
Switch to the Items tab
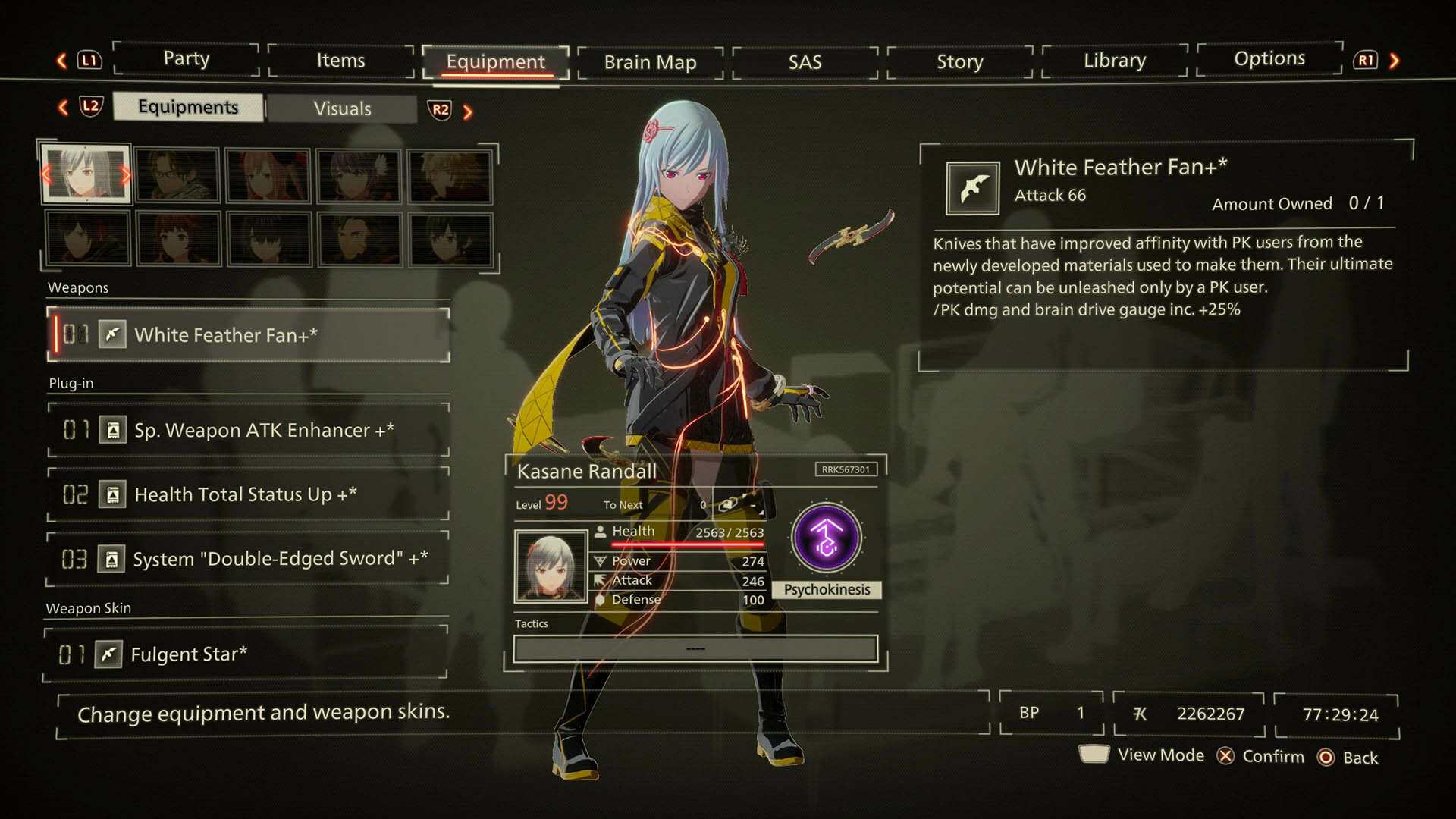pyautogui.click(x=340, y=61)
